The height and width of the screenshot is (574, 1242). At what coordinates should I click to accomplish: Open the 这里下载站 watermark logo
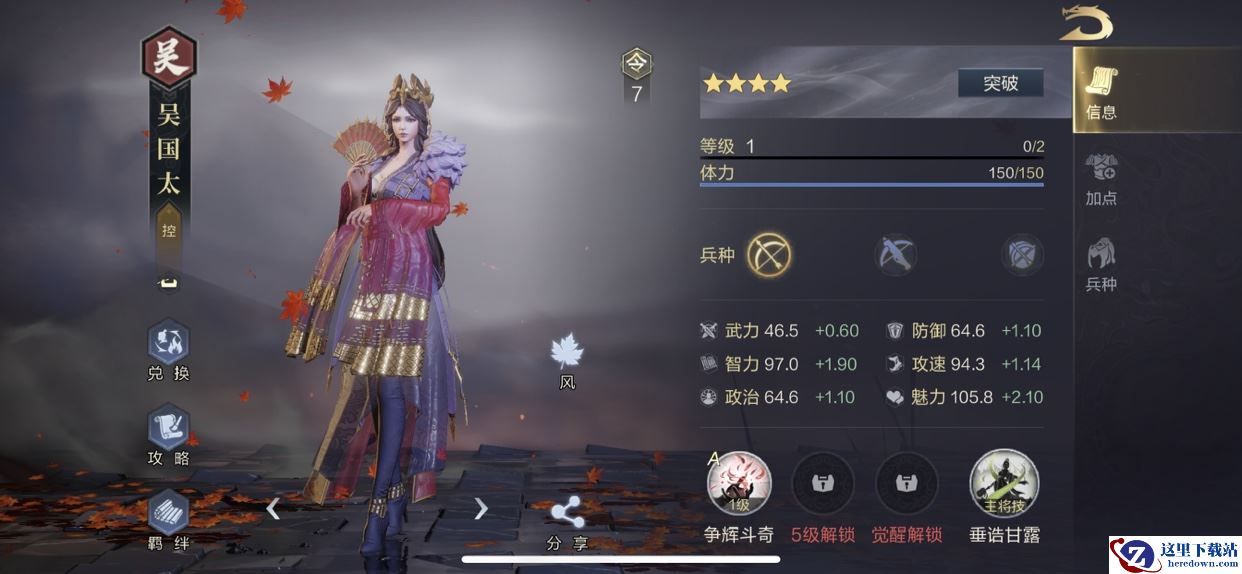1175,555
